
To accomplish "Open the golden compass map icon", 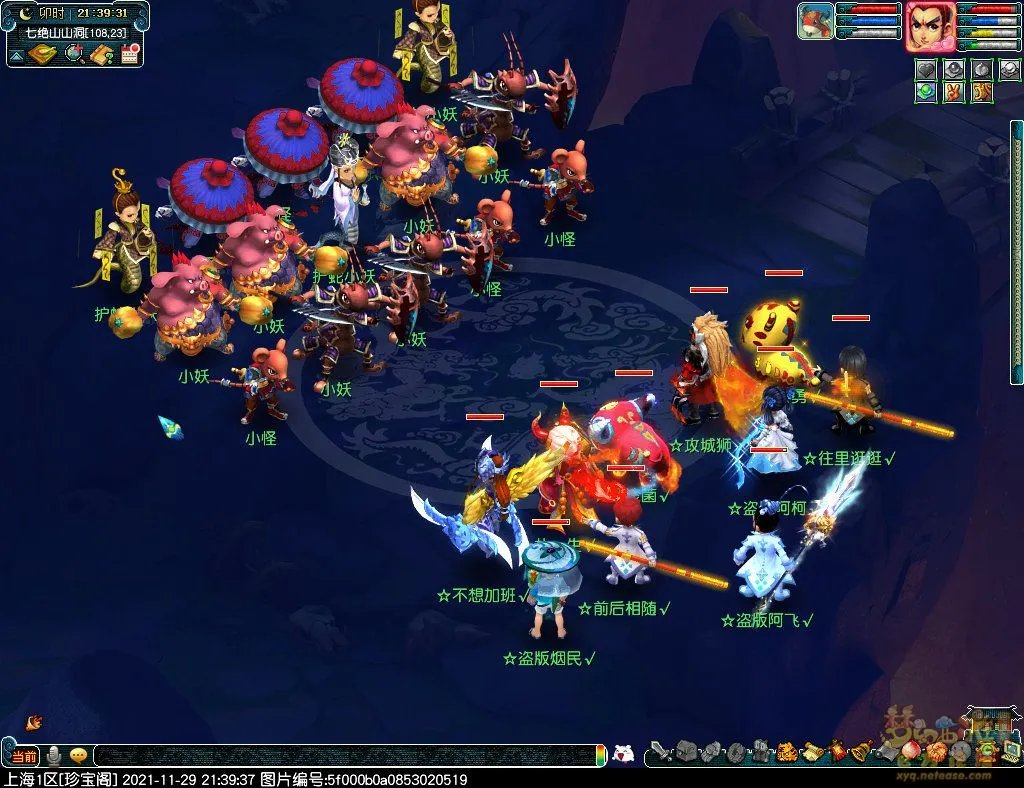I will click(41, 53).
